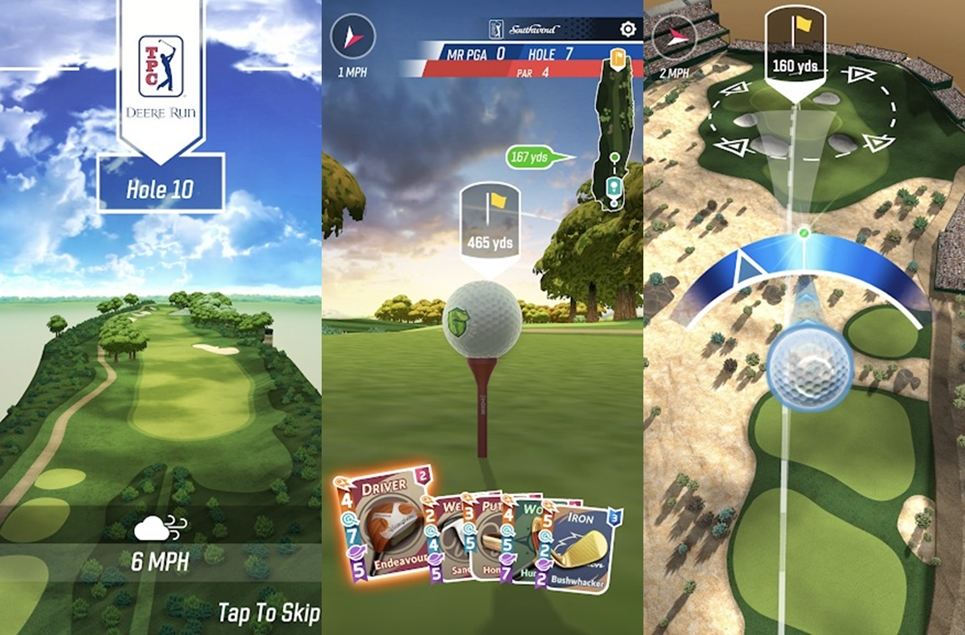Click the 1 MPH wind compass

pos(352,38)
